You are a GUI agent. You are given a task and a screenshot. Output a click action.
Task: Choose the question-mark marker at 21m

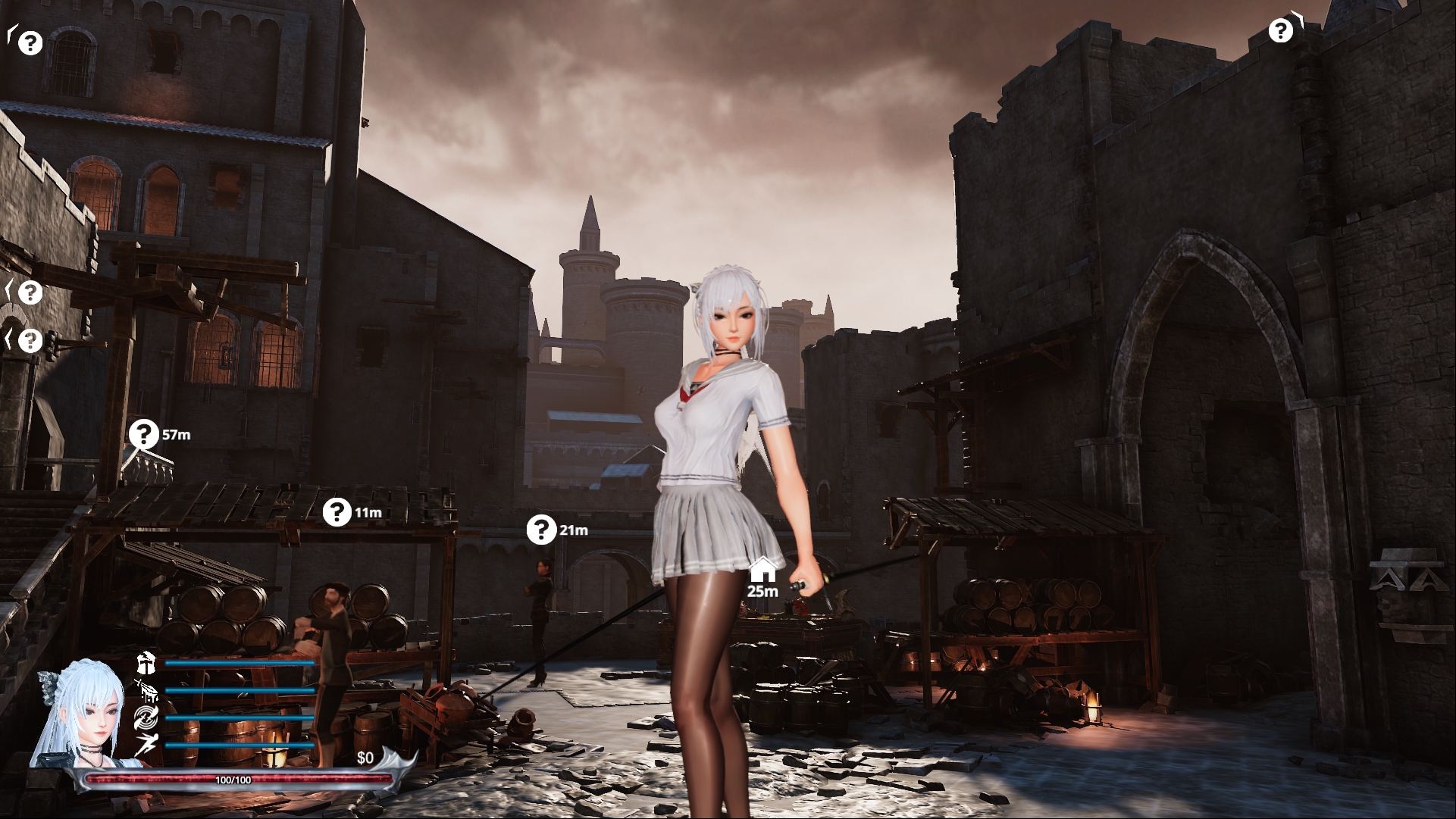coord(541,530)
